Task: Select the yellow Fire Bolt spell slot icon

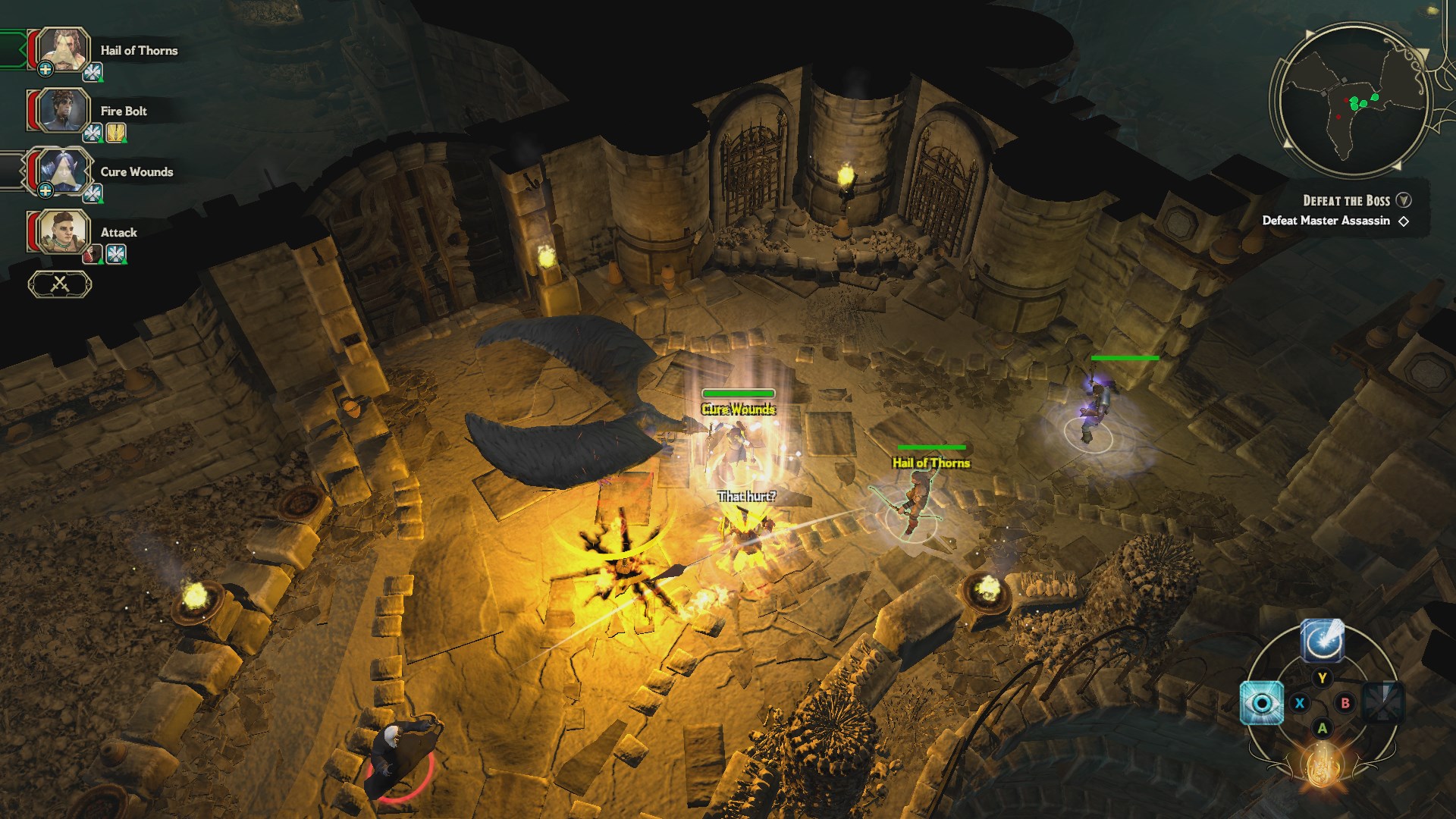Action: click(115, 132)
